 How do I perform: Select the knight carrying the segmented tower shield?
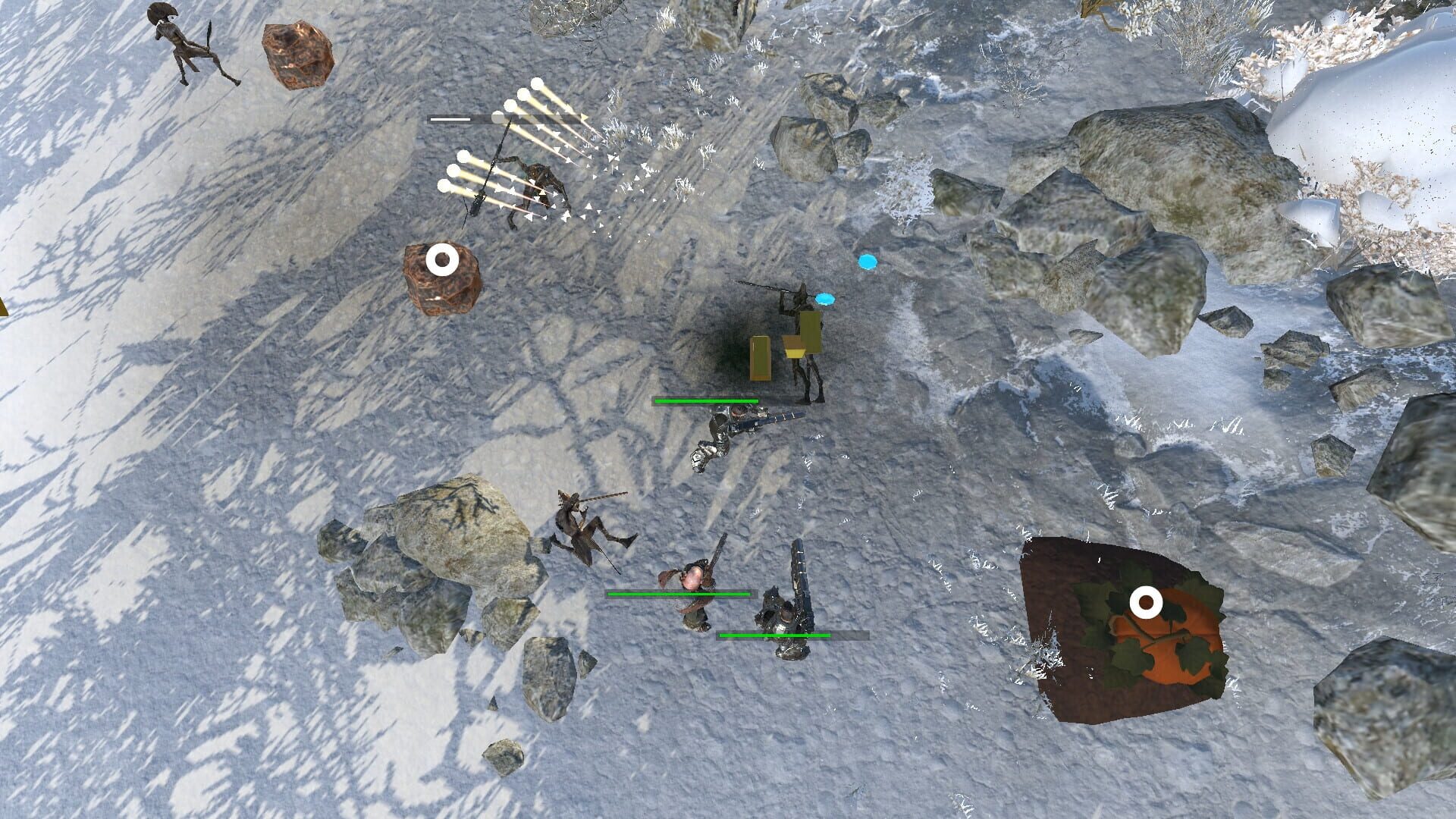coord(785,614)
